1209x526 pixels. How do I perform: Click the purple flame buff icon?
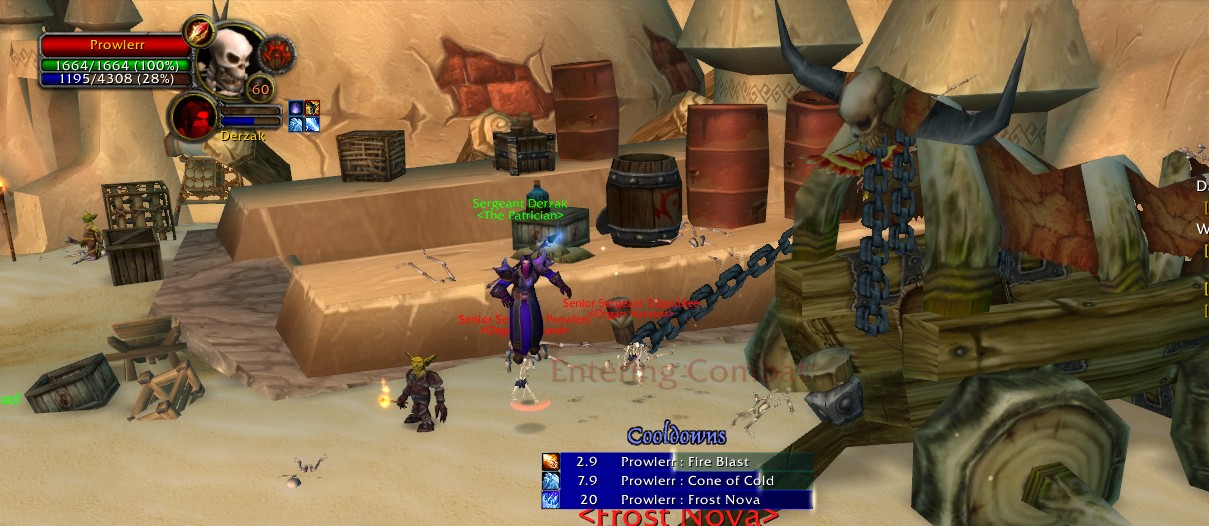click(296, 108)
